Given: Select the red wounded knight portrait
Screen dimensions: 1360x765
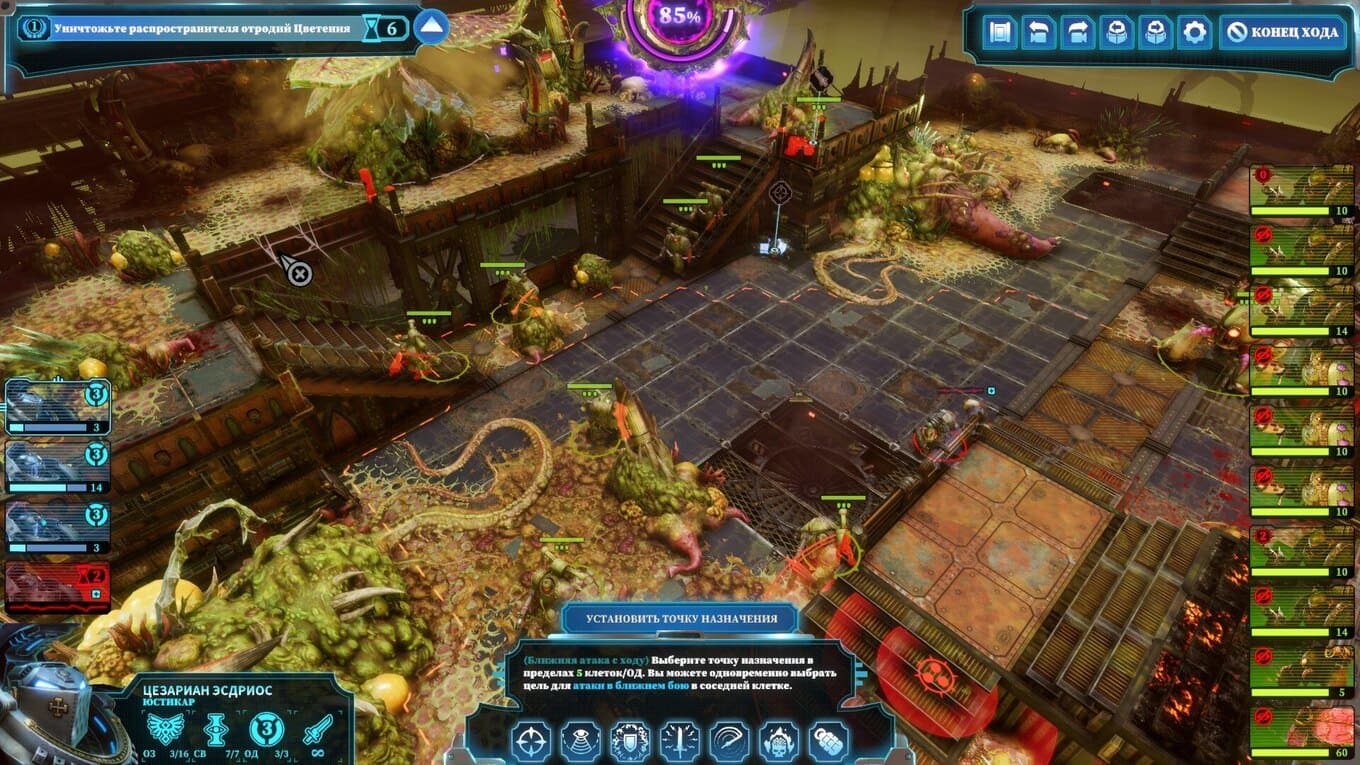Looking at the screenshot, I should (57, 586).
